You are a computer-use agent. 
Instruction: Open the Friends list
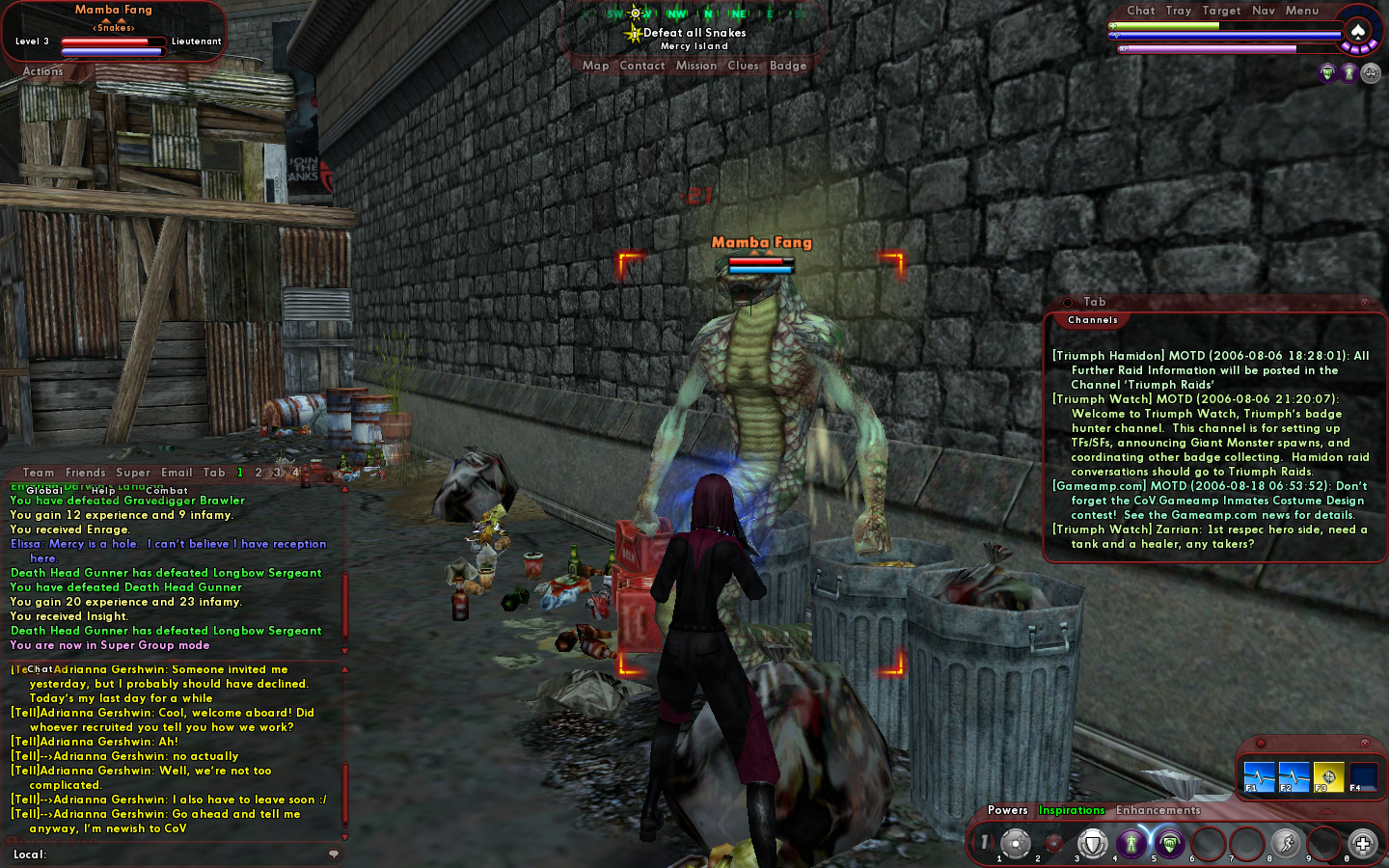tap(85, 473)
